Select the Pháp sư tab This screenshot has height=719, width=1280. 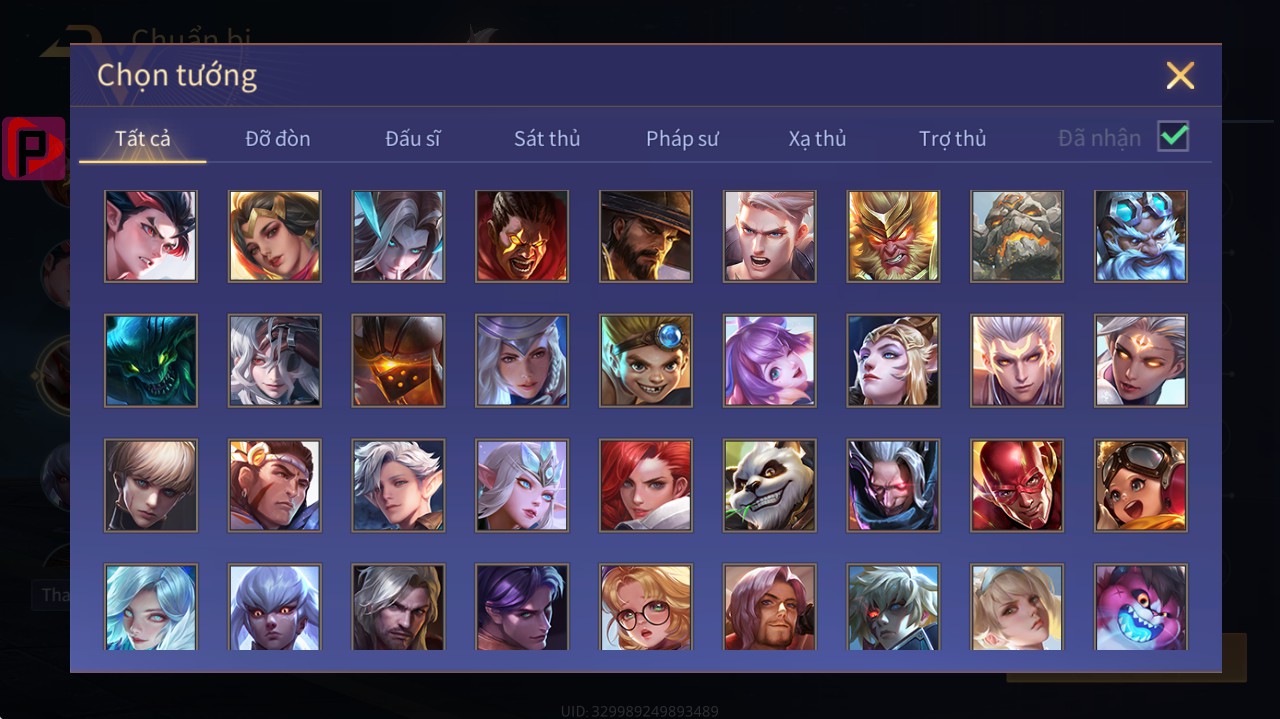click(x=682, y=139)
